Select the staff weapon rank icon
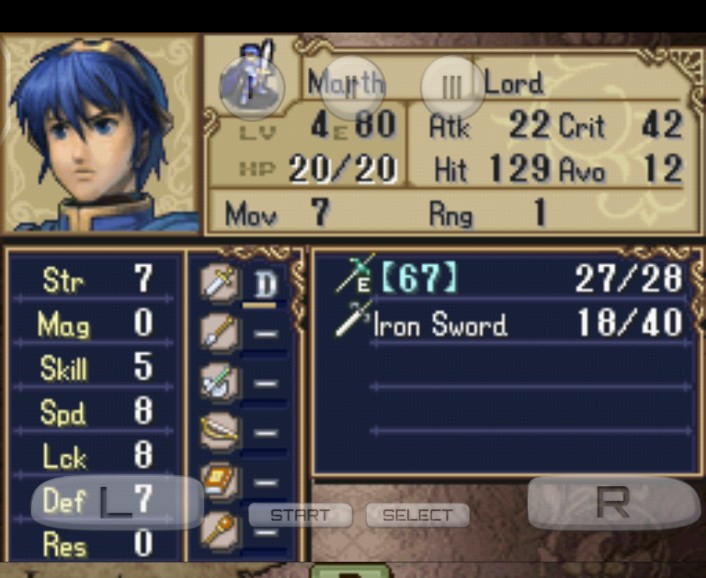This screenshot has height=578, width=706. pyautogui.click(x=219, y=526)
